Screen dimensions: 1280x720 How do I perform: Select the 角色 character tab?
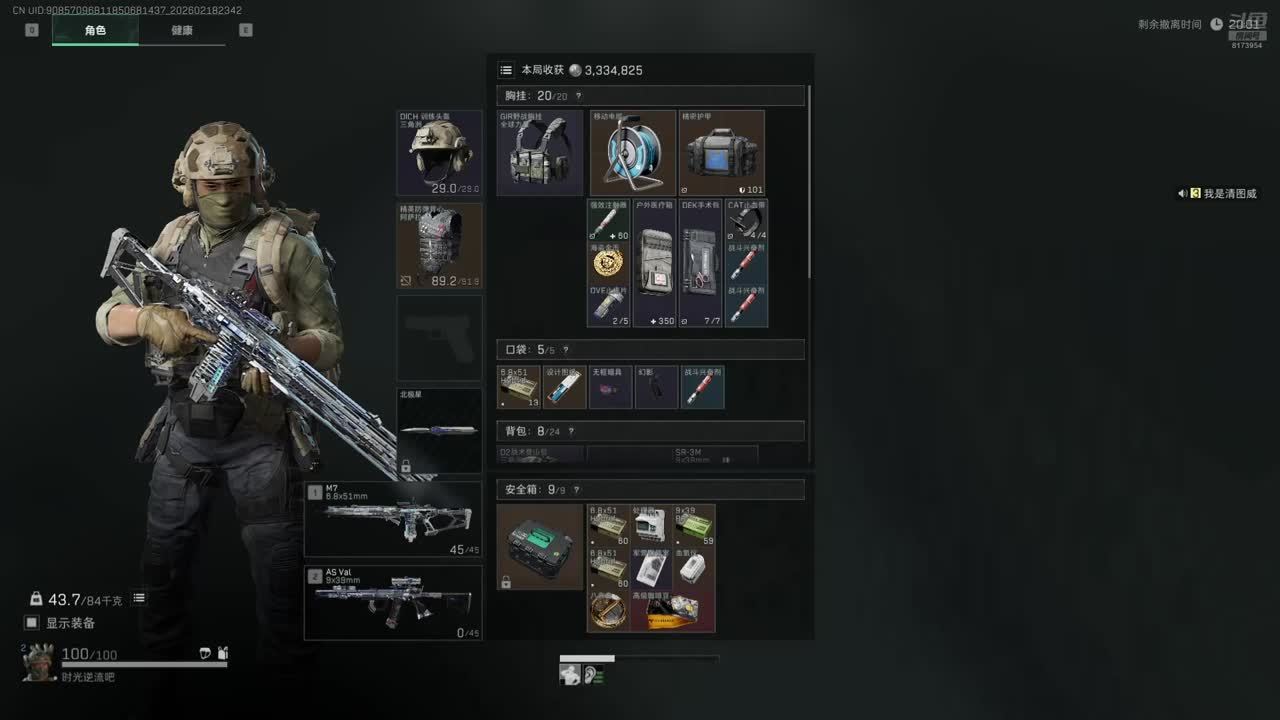[95, 30]
